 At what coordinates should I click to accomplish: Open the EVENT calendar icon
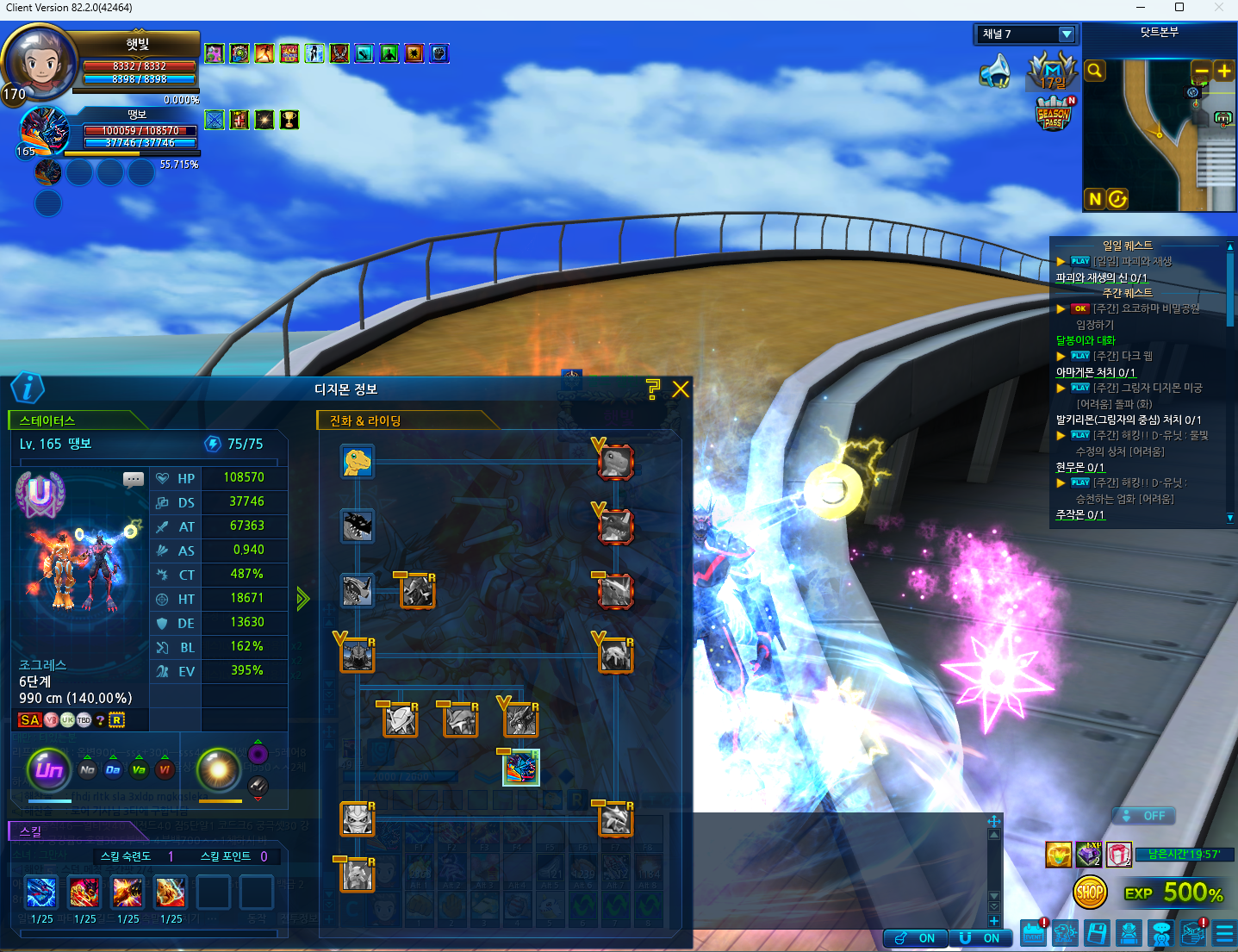click(1034, 933)
